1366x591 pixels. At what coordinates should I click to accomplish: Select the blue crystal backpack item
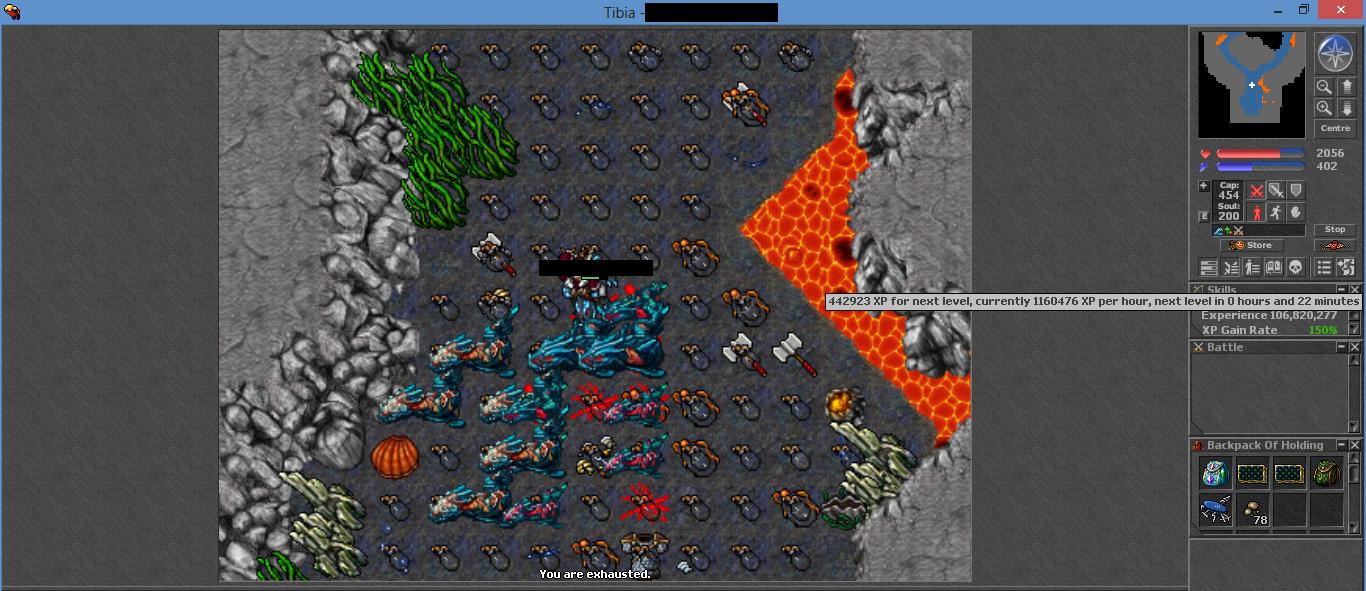coord(1216,473)
